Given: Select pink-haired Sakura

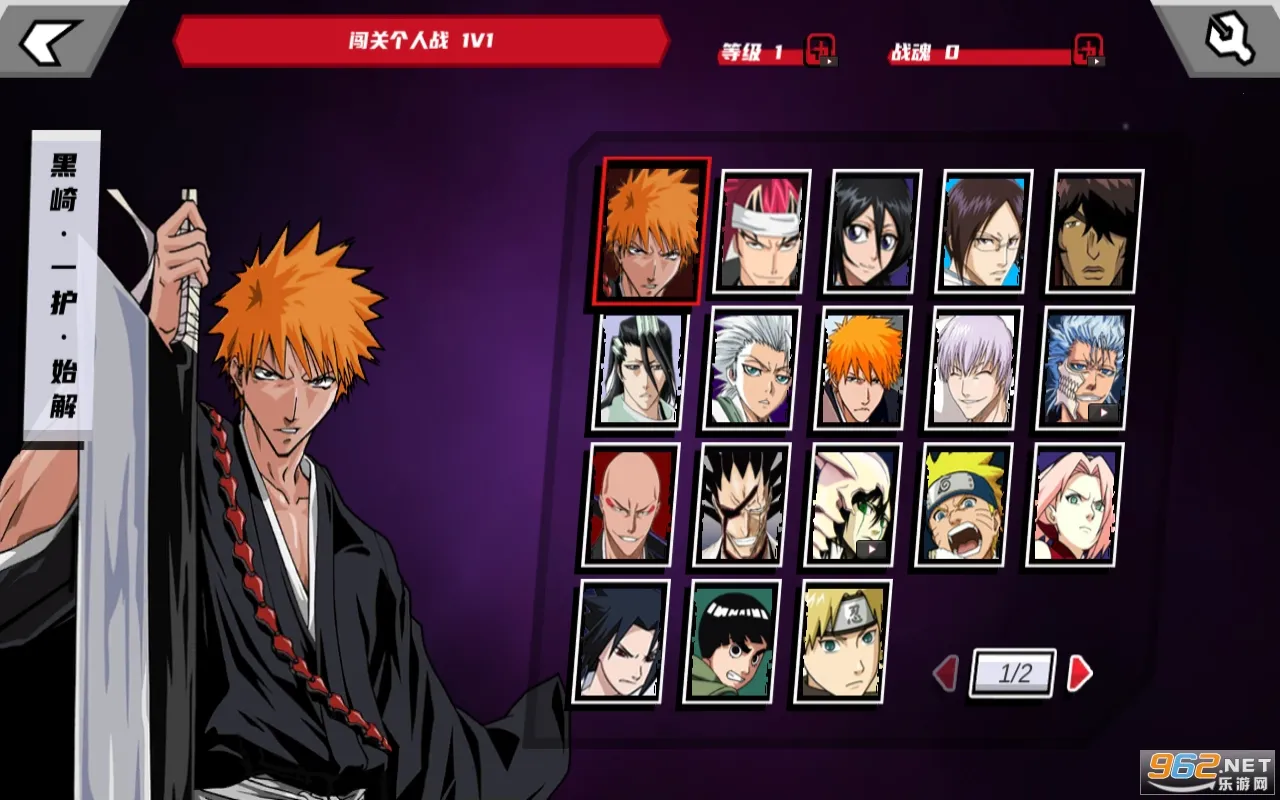Looking at the screenshot, I should click(x=1074, y=505).
